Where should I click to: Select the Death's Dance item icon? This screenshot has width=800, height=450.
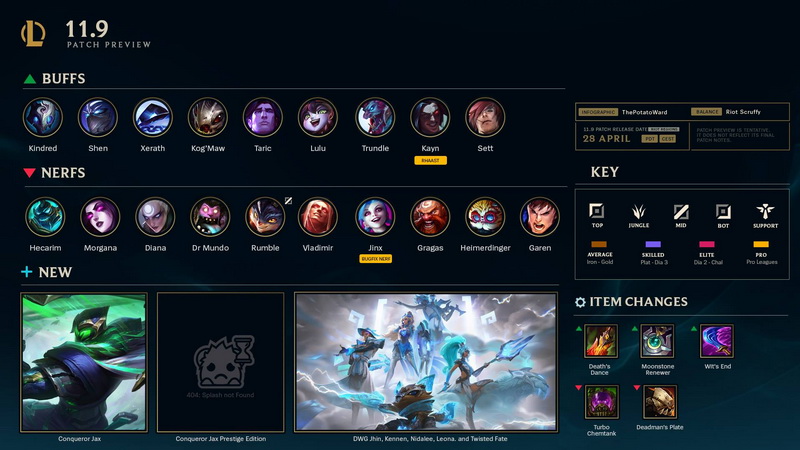[600, 341]
